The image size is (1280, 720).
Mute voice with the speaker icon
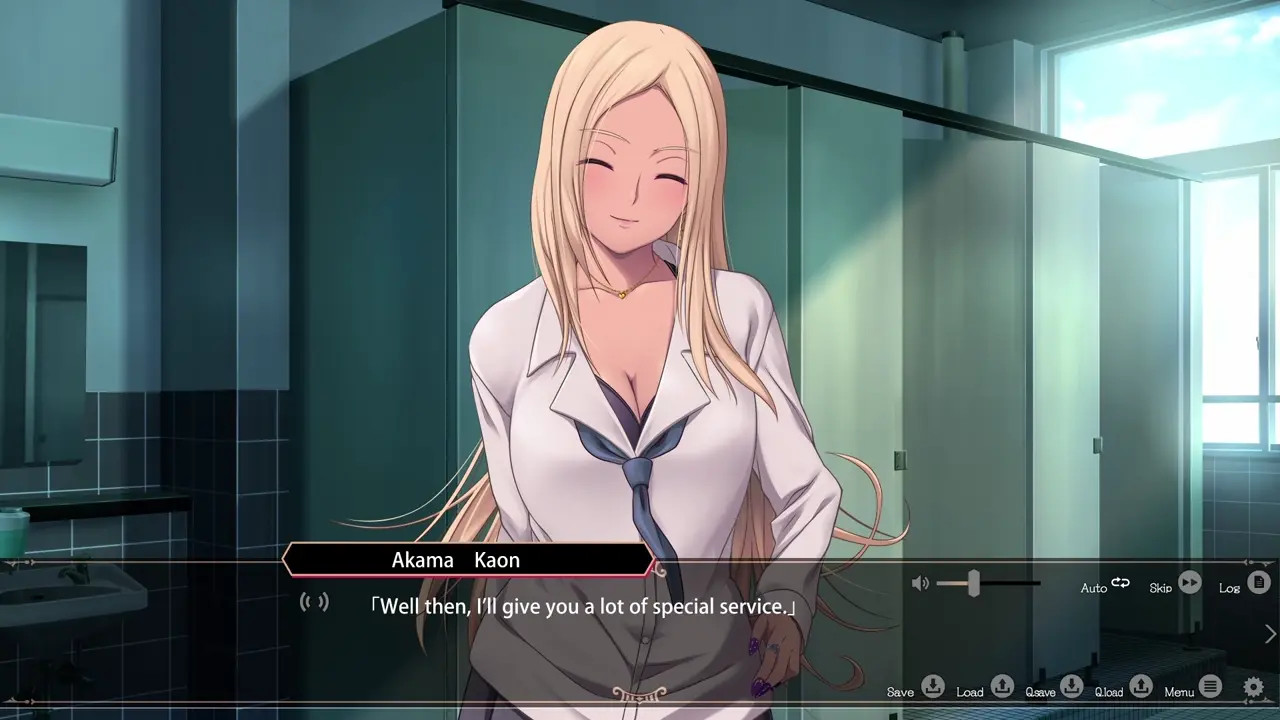(921, 584)
